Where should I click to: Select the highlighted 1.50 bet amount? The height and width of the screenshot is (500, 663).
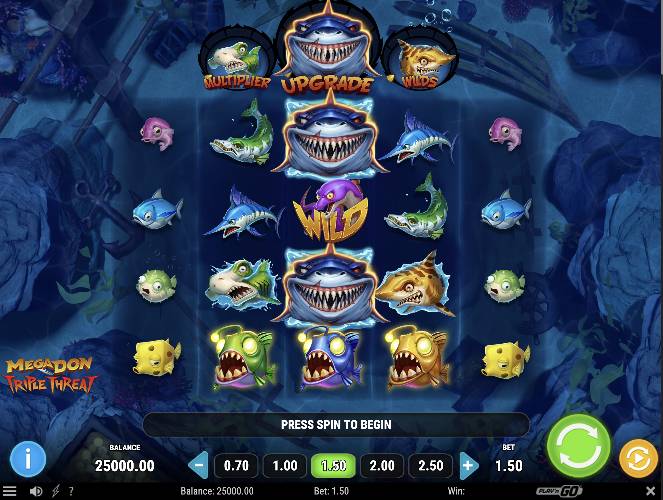(333, 465)
